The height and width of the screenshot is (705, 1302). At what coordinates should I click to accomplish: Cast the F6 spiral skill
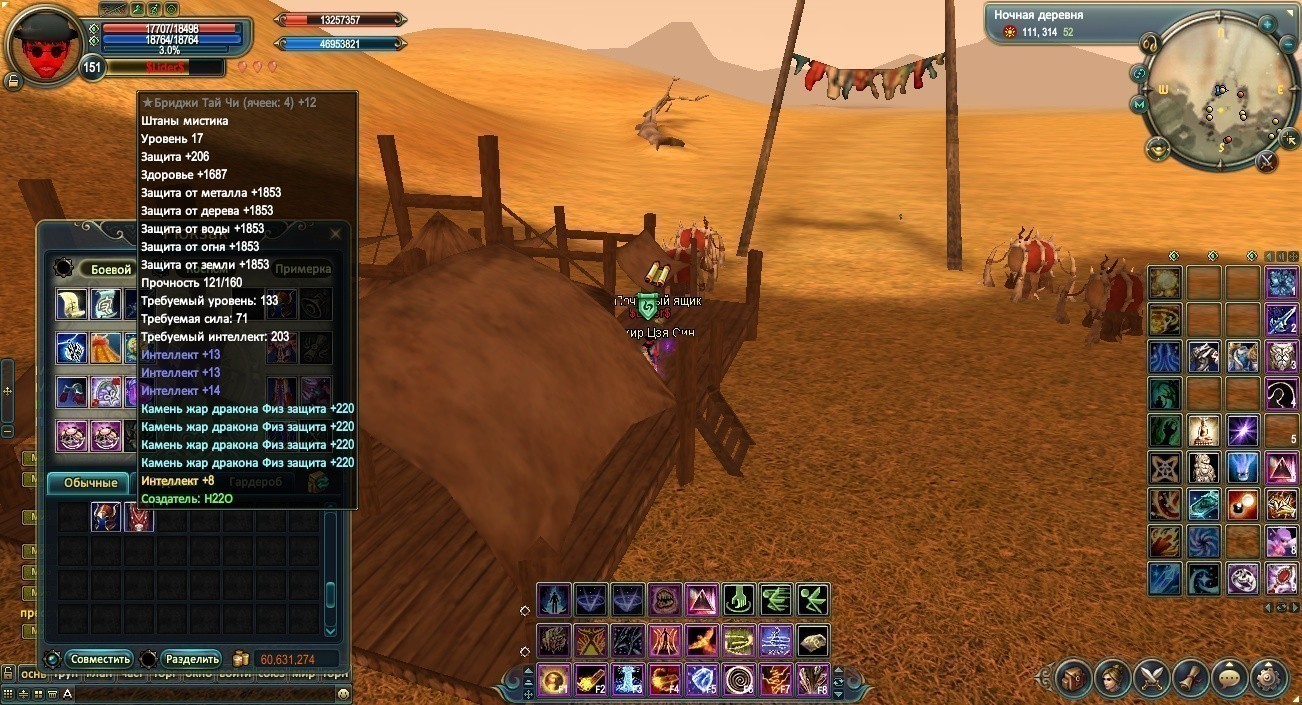coord(738,680)
